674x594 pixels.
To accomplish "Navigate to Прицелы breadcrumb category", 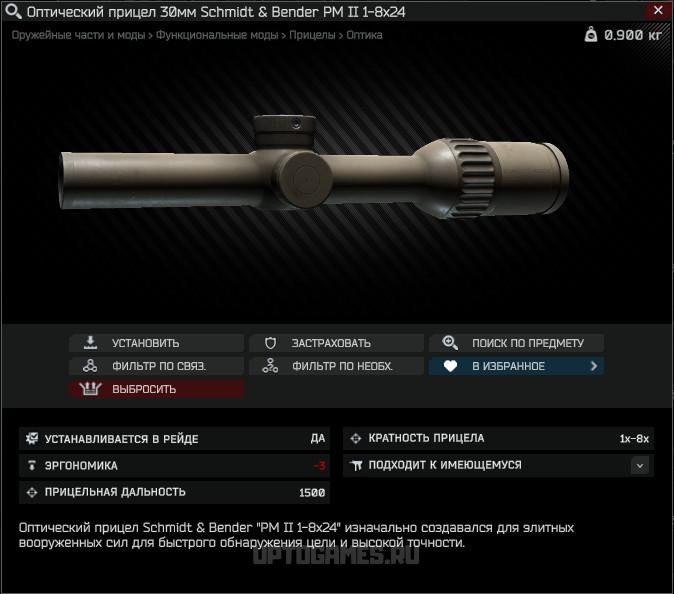I will 312,35.
